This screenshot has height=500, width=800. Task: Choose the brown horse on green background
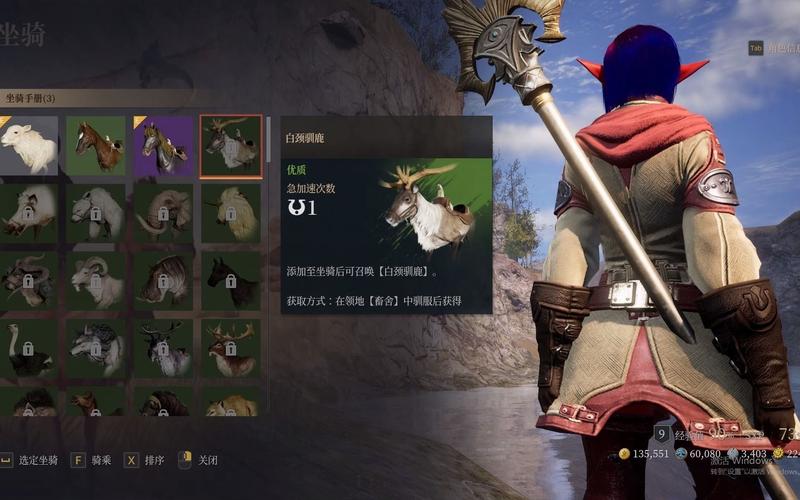[x=96, y=146]
